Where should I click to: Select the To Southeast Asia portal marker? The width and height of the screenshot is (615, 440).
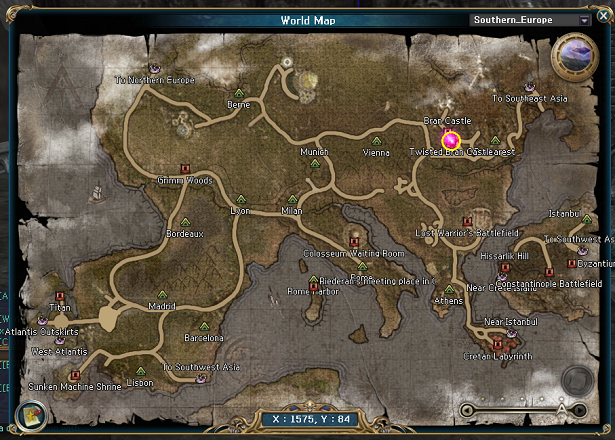tap(528, 86)
